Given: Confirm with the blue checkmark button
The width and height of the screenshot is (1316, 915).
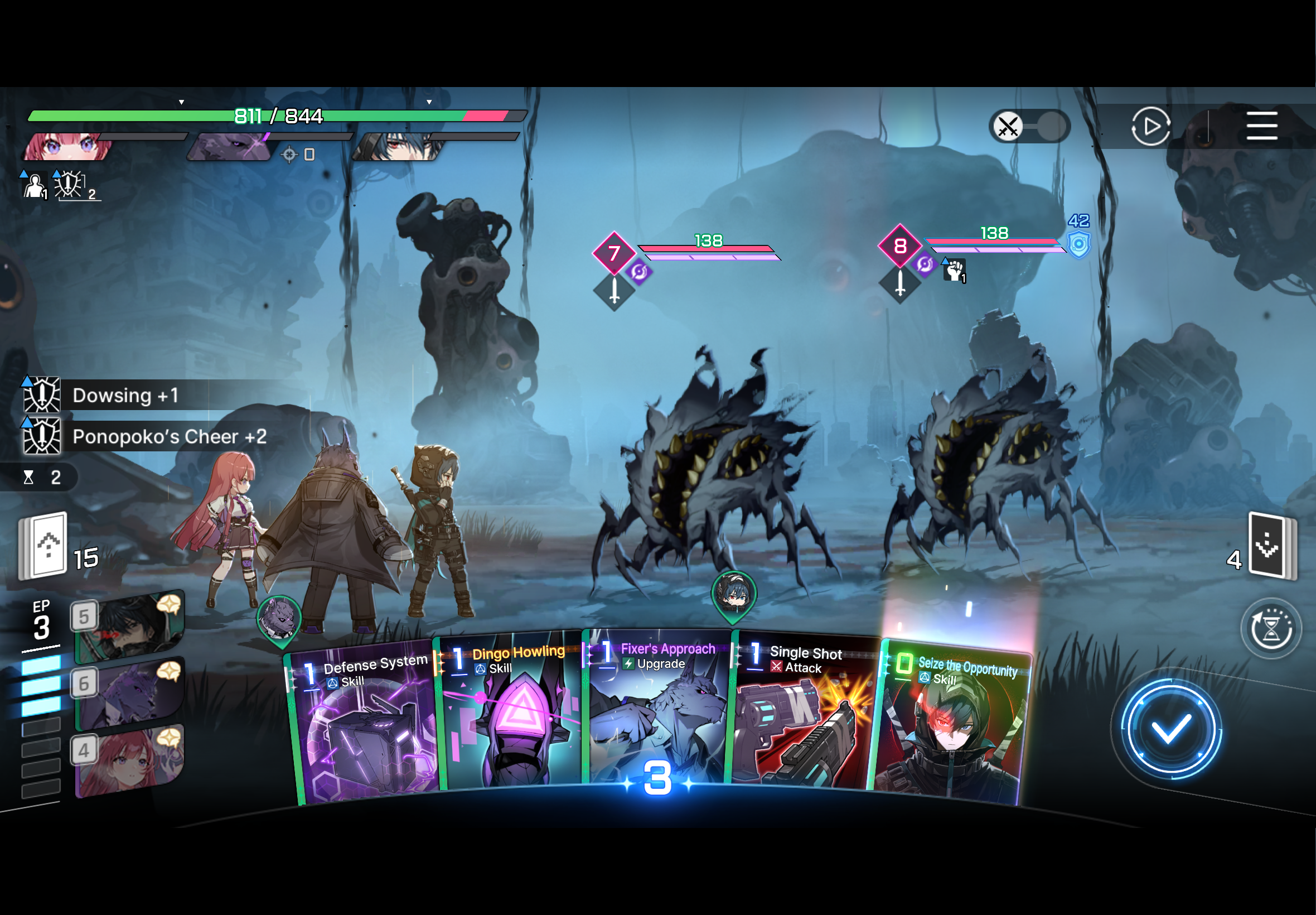Looking at the screenshot, I should [1170, 729].
